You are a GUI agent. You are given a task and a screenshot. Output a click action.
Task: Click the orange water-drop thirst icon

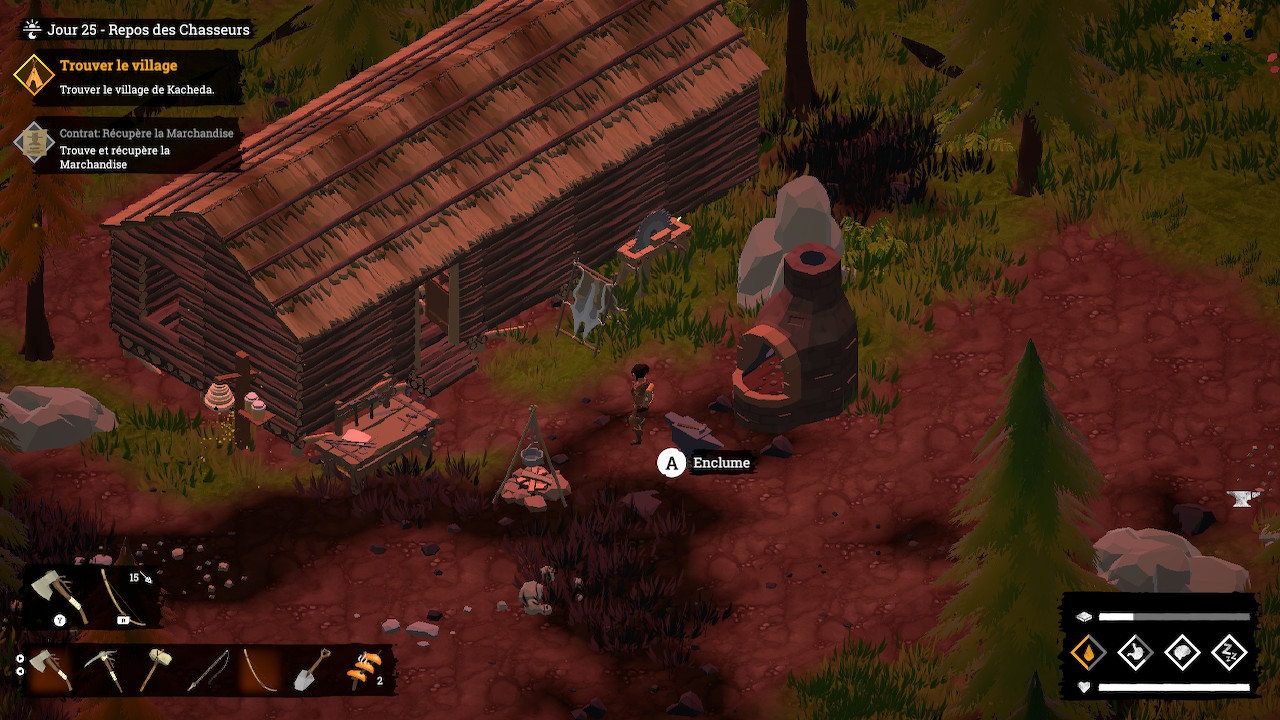pyautogui.click(x=1087, y=652)
